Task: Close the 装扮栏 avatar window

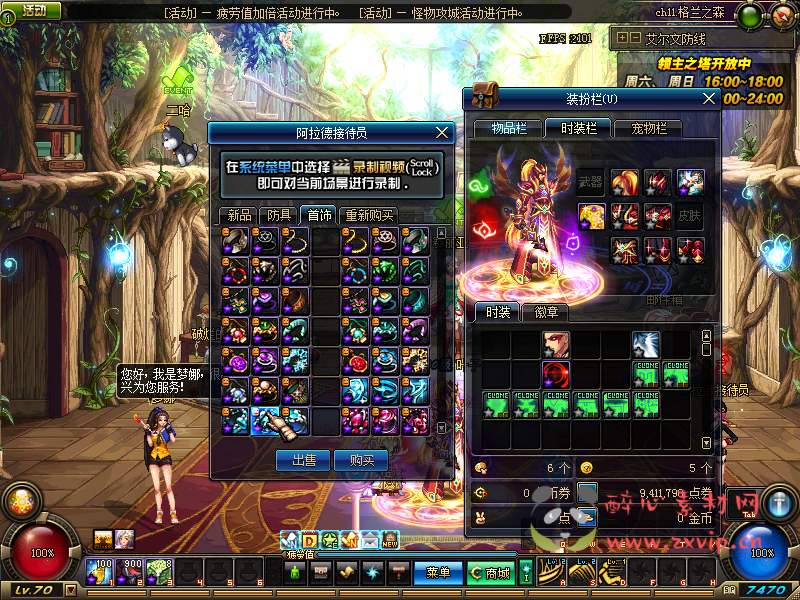Action: (x=709, y=99)
